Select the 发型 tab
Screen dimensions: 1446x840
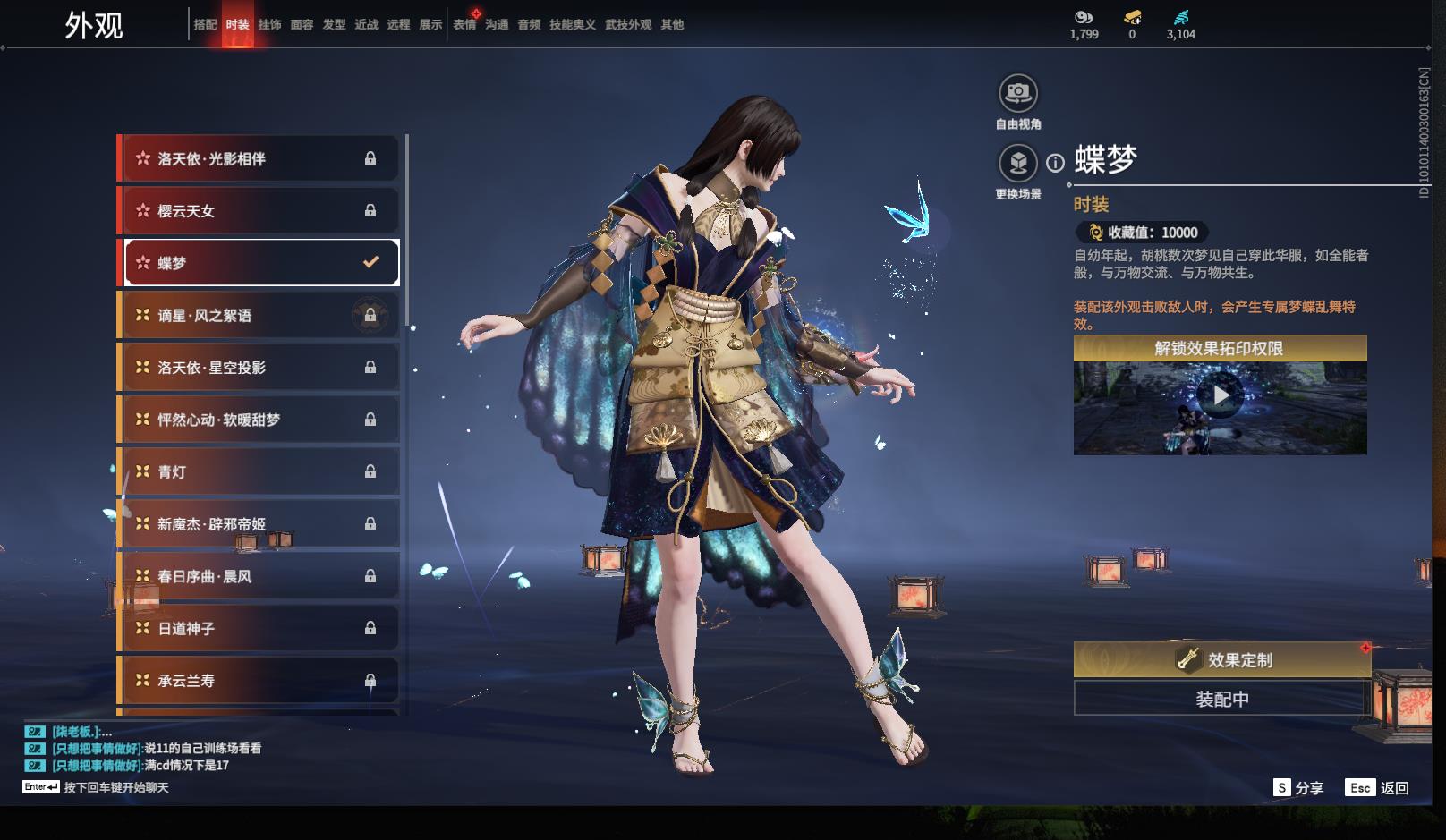(x=334, y=25)
